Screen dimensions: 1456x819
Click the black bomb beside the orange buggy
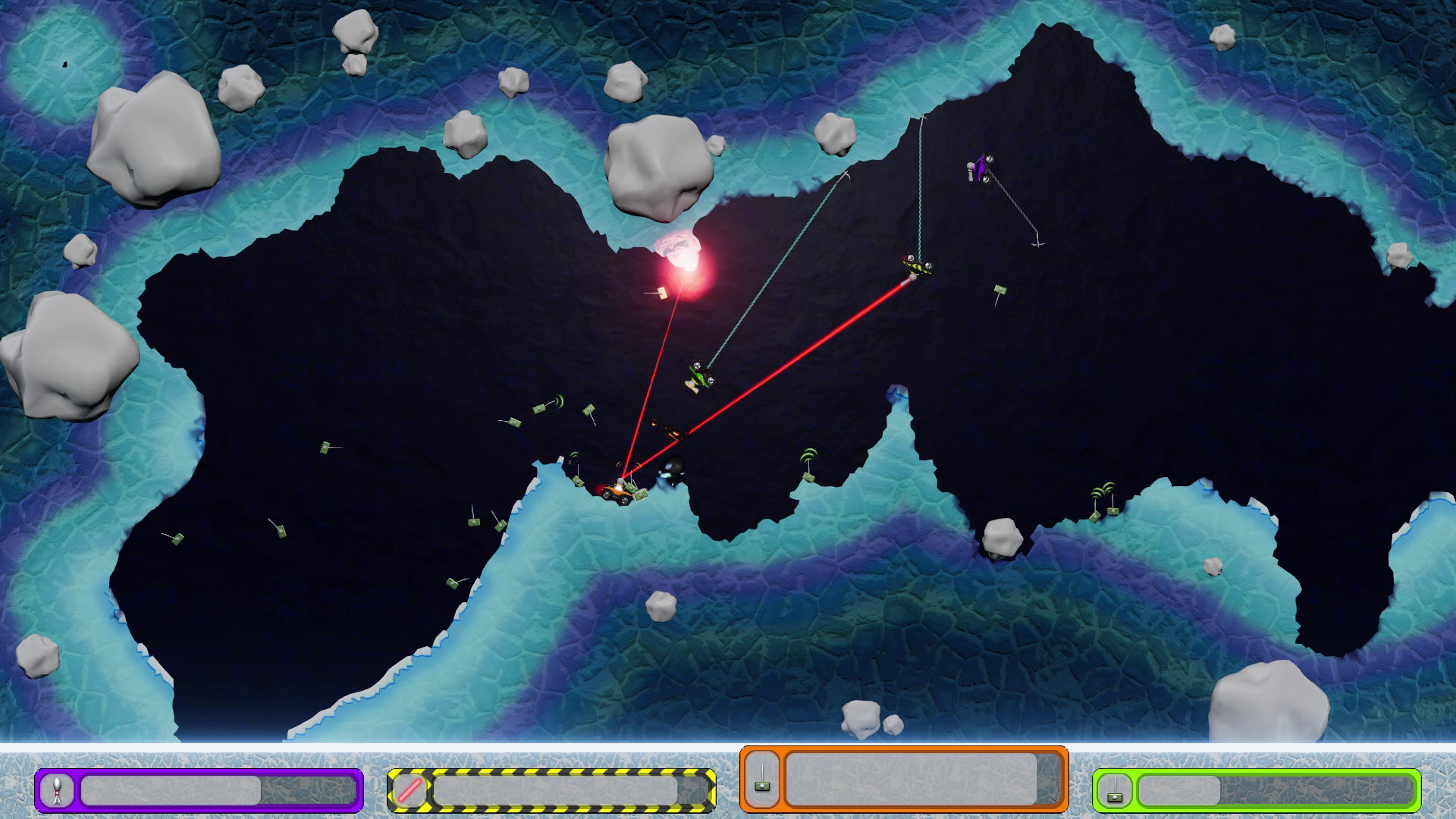[671, 468]
